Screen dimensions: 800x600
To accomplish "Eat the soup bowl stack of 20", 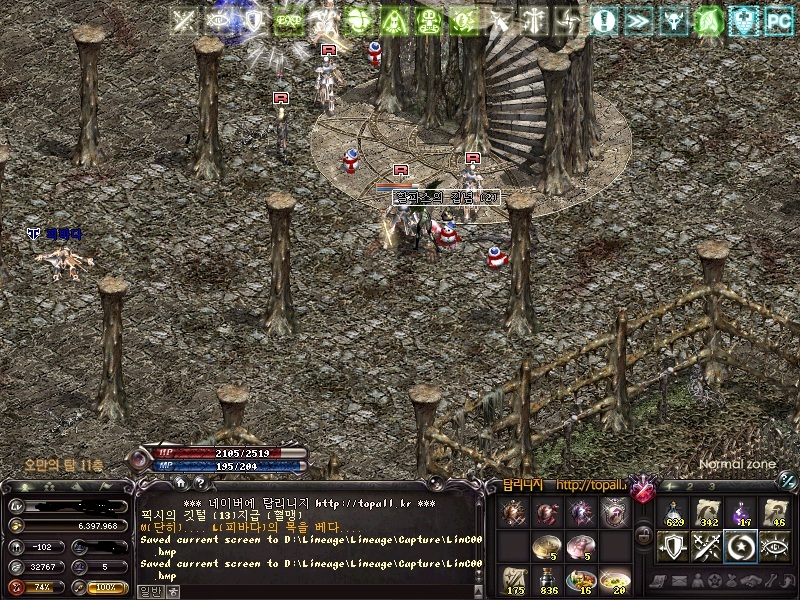I will [x=616, y=580].
